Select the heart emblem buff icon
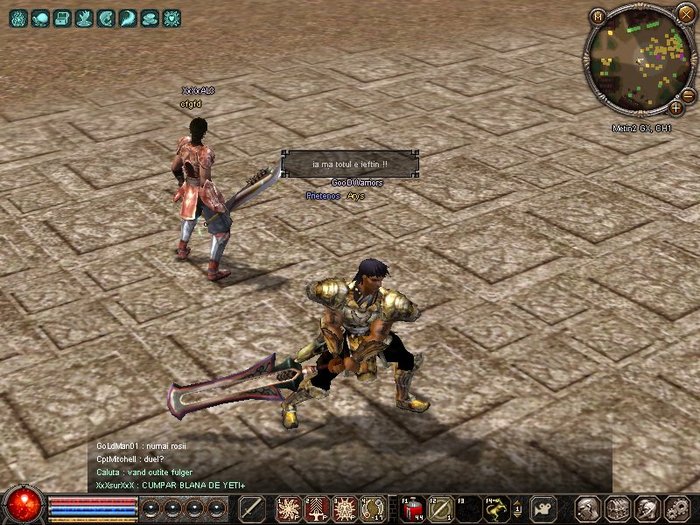 [x=171, y=18]
